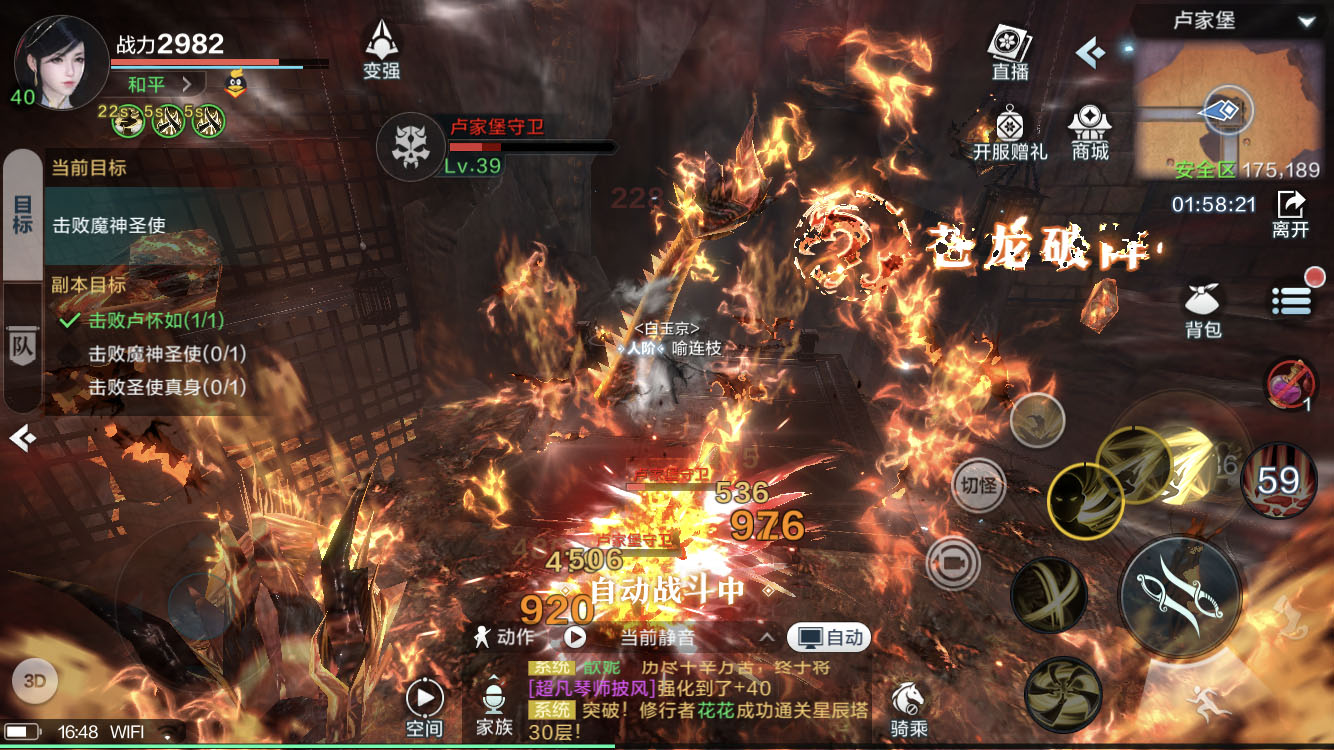Open the 动作 actions menu

(x=506, y=637)
